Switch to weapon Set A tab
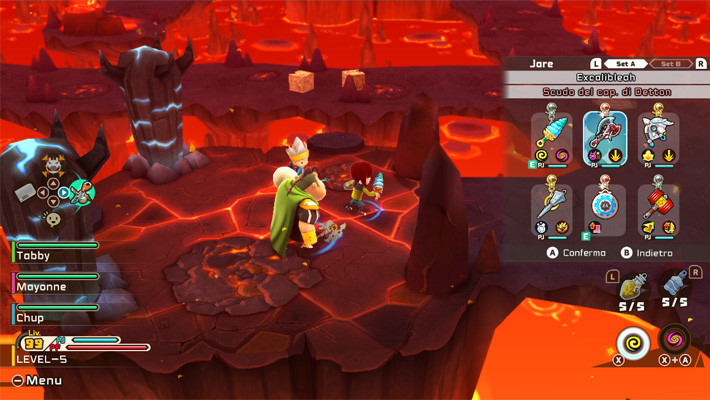This screenshot has height=400, width=710. 621,64
